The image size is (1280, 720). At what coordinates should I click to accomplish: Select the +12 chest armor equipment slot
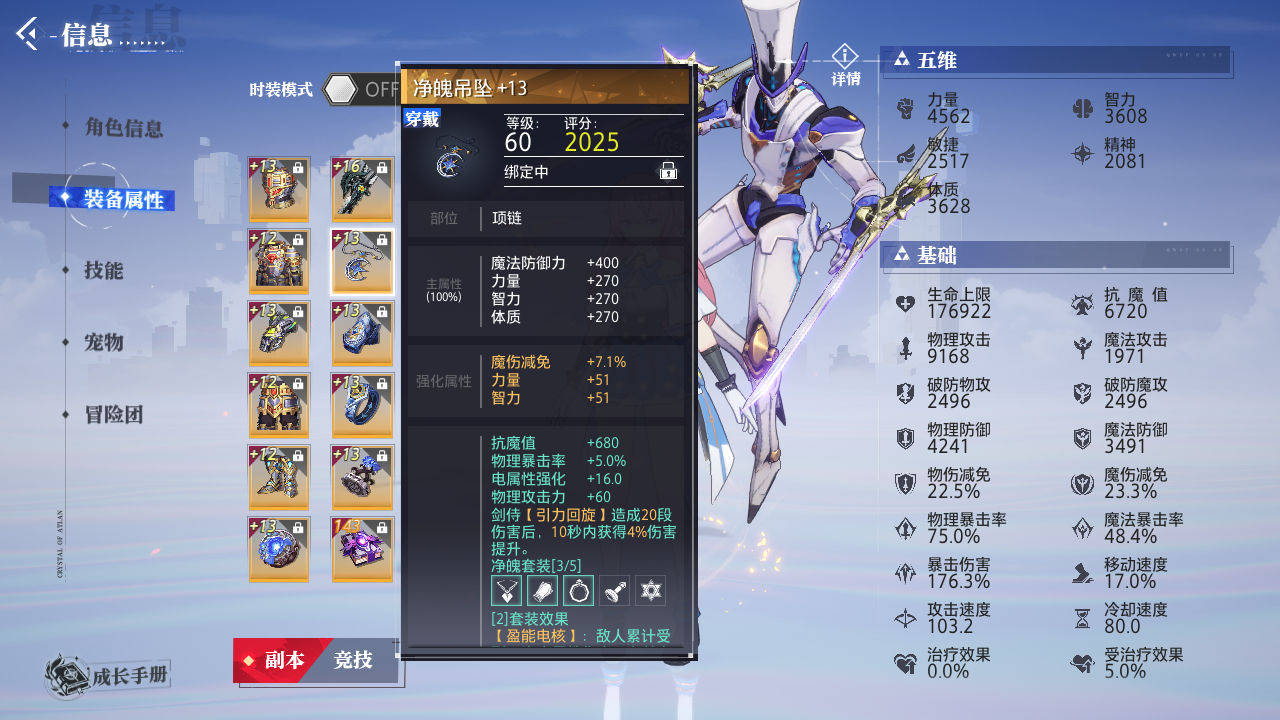tap(280, 260)
